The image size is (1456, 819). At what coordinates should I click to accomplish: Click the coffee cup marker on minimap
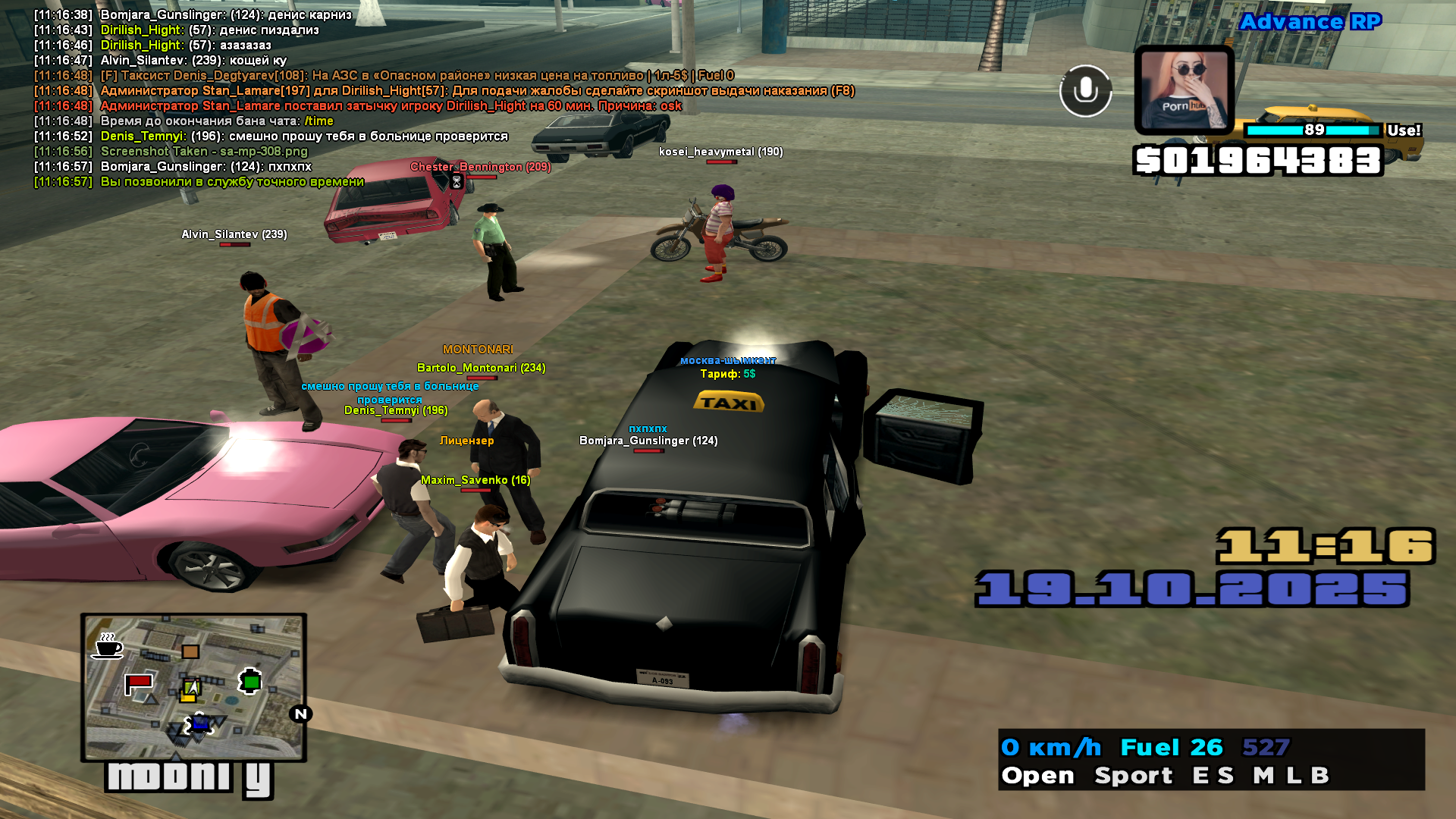point(108,645)
